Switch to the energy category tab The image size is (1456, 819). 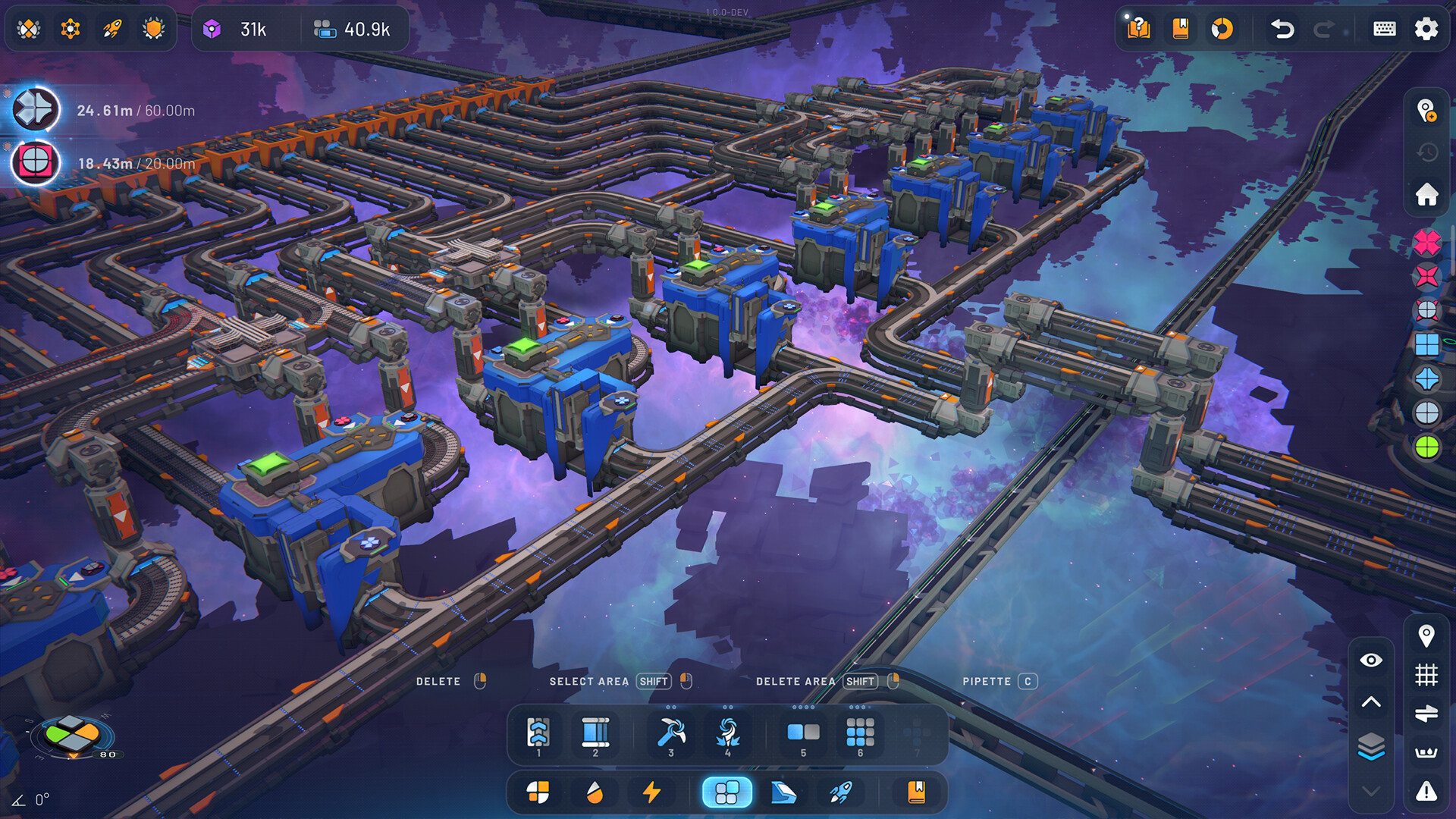point(651,792)
